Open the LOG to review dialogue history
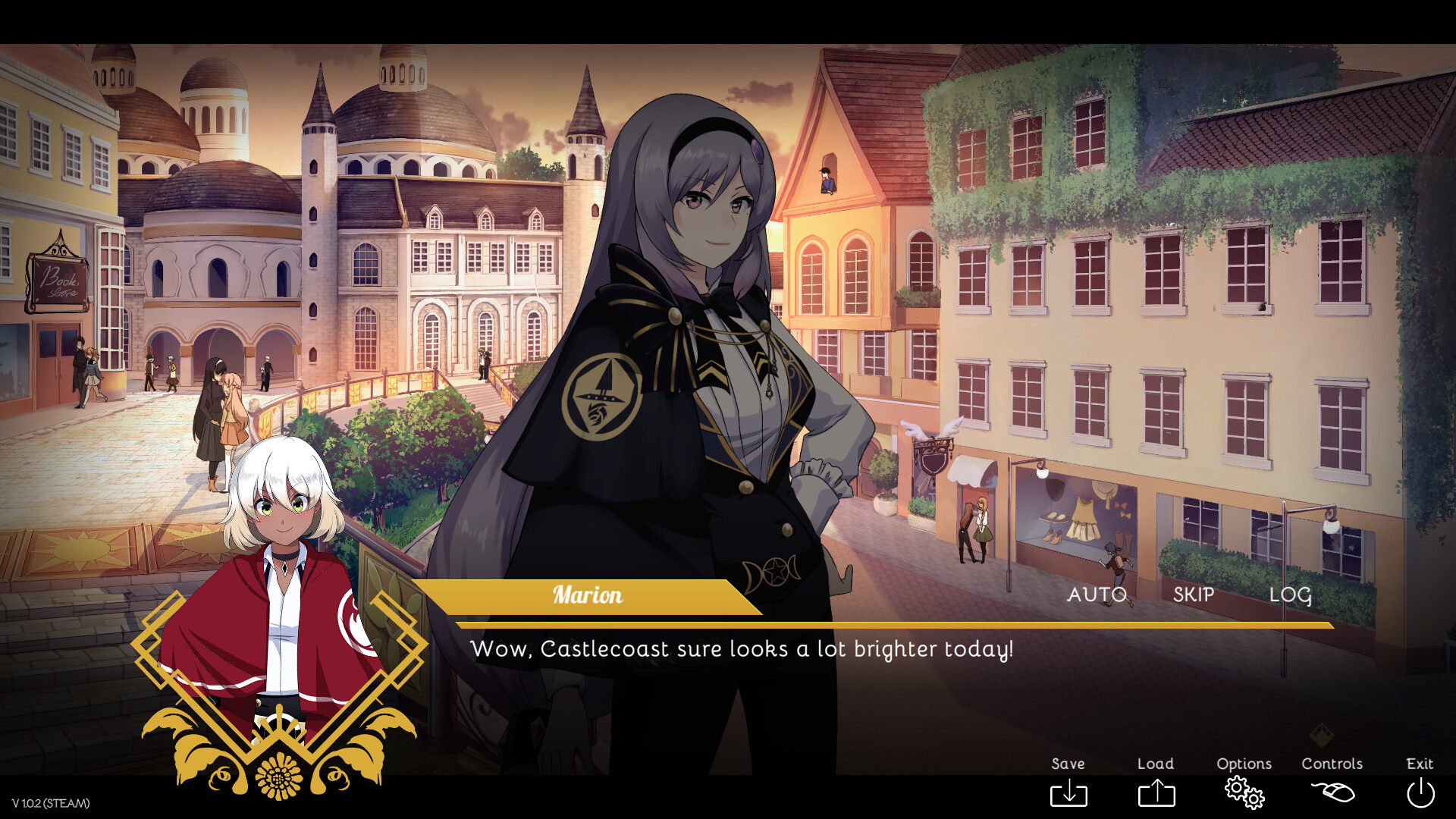Screen dimensions: 1456x819 click(1291, 595)
